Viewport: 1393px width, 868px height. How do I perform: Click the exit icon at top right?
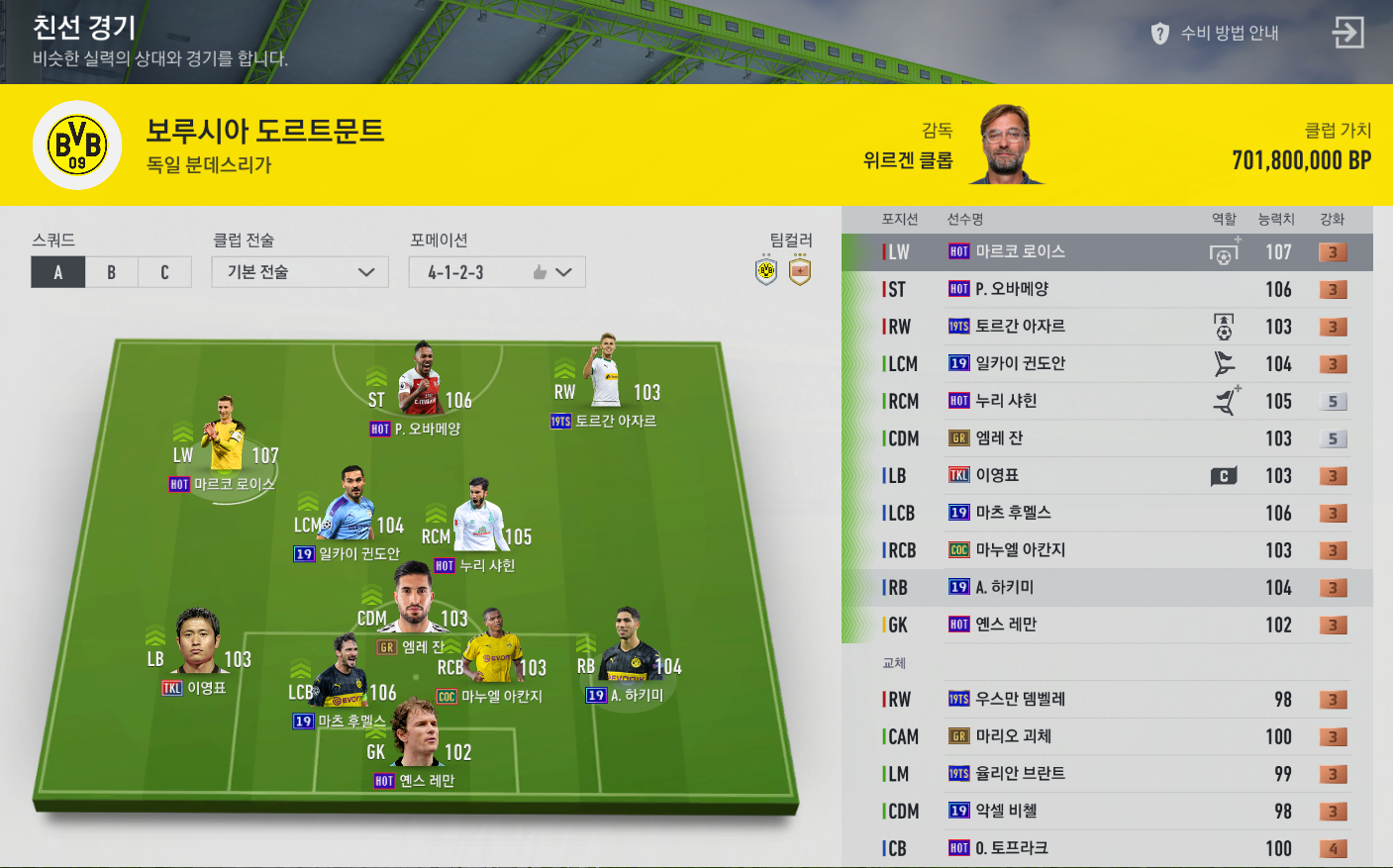point(1347,33)
